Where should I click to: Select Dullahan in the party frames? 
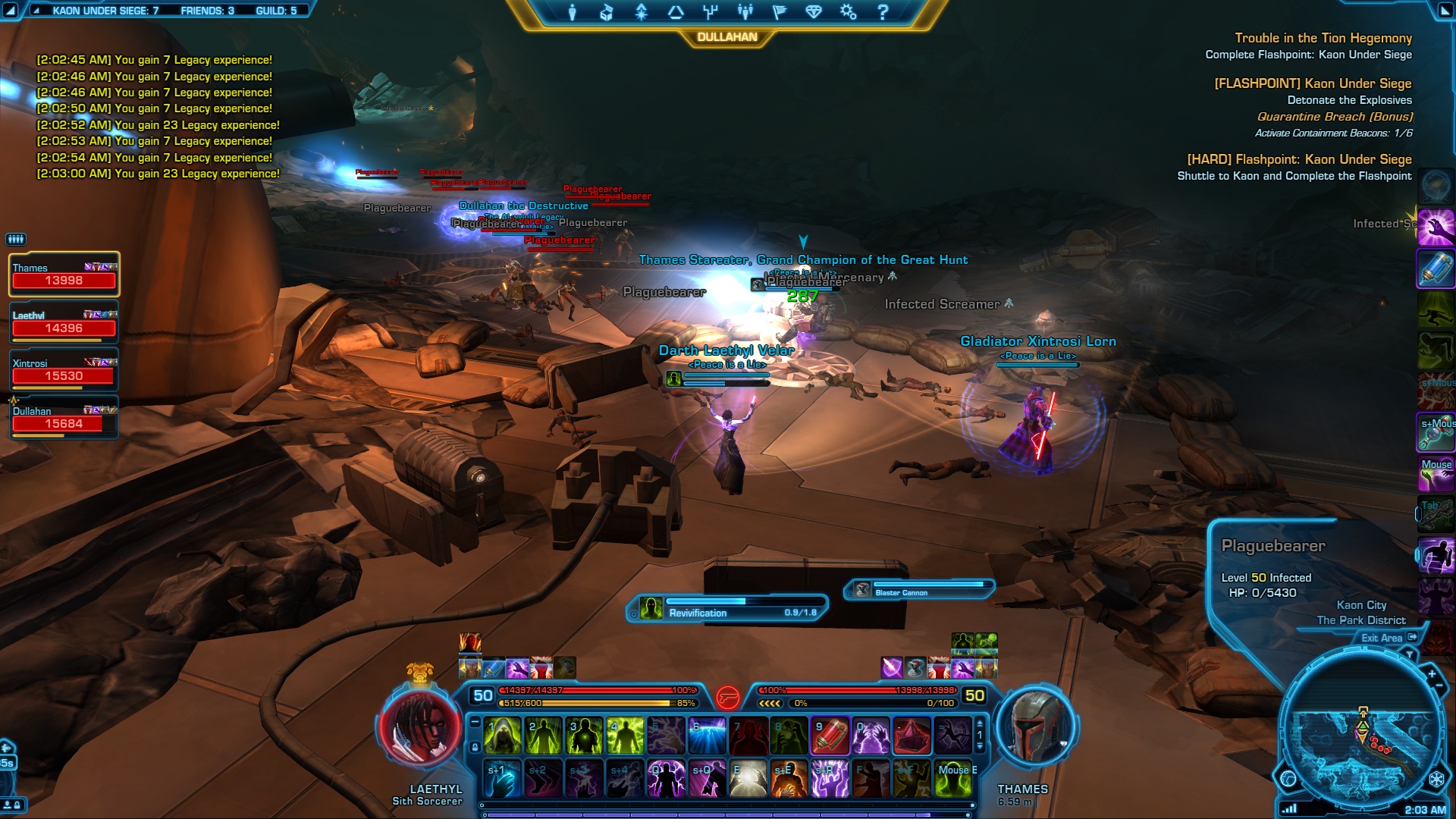[x=64, y=418]
